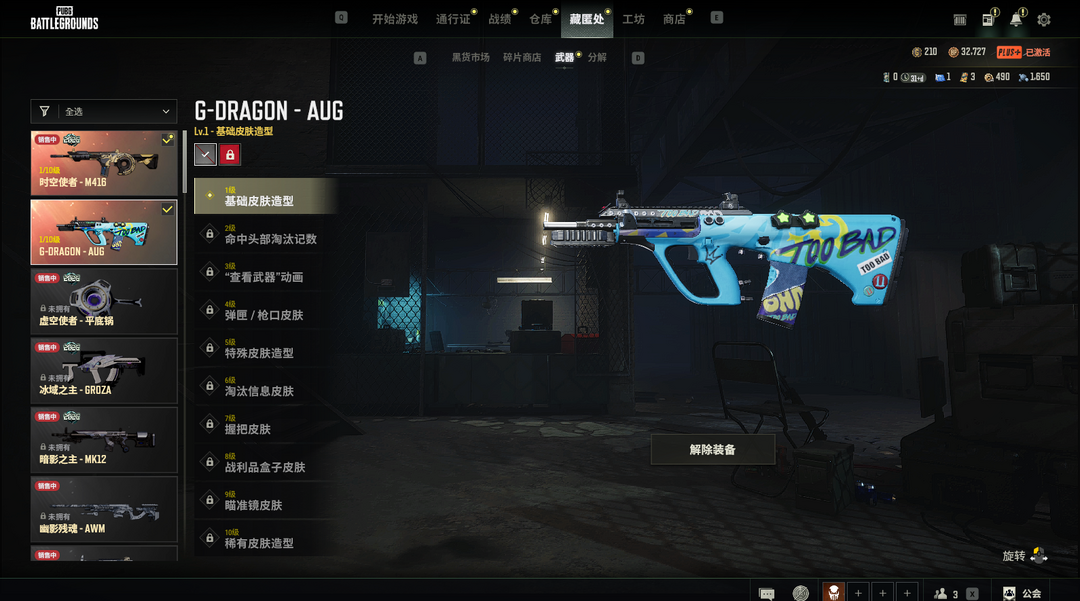This screenshot has height=601, width=1080.
Task: Open the settings gear icon
Action: 1044,20
